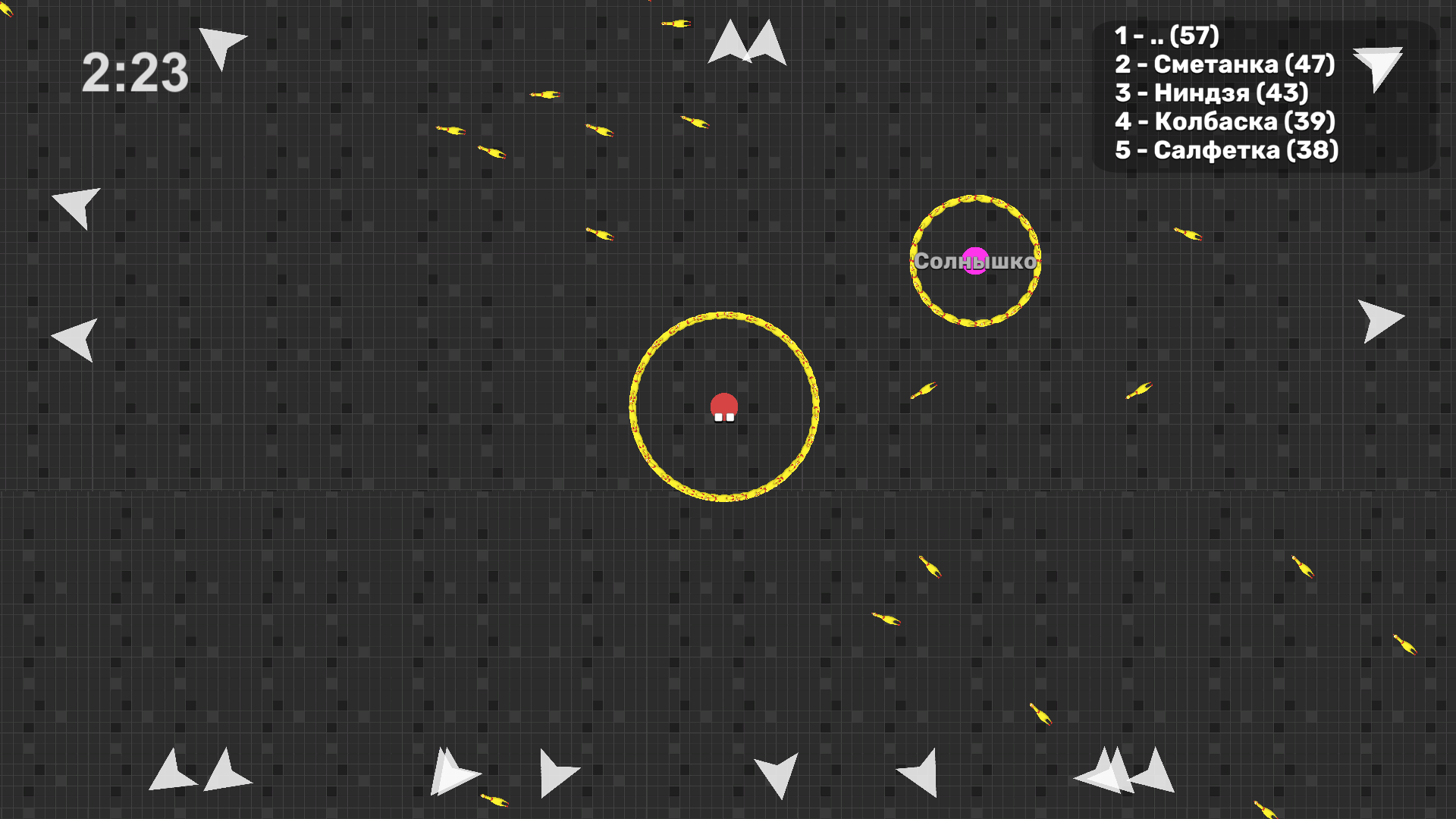
Task: Click the 2:23 match timer
Action: 135,71
